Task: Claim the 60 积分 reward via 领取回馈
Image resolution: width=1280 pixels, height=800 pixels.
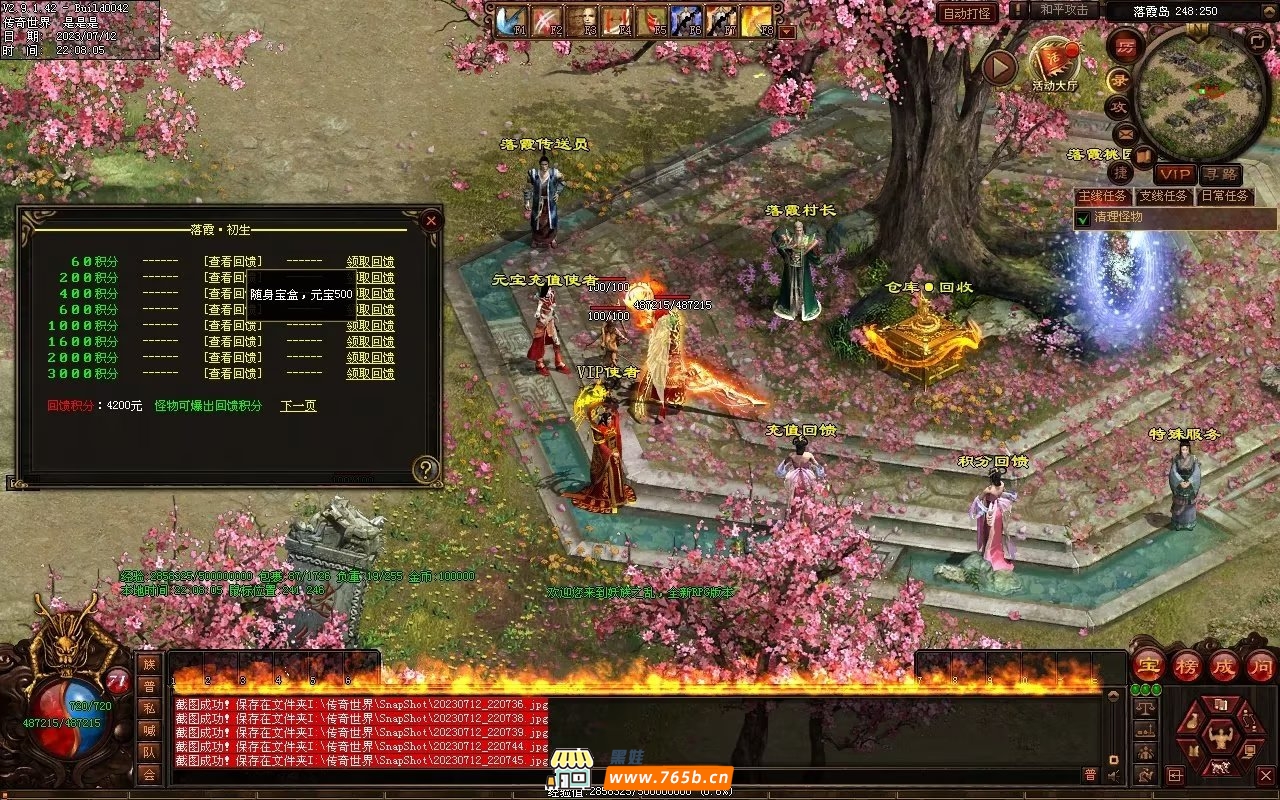Action: [x=370, y=262]
